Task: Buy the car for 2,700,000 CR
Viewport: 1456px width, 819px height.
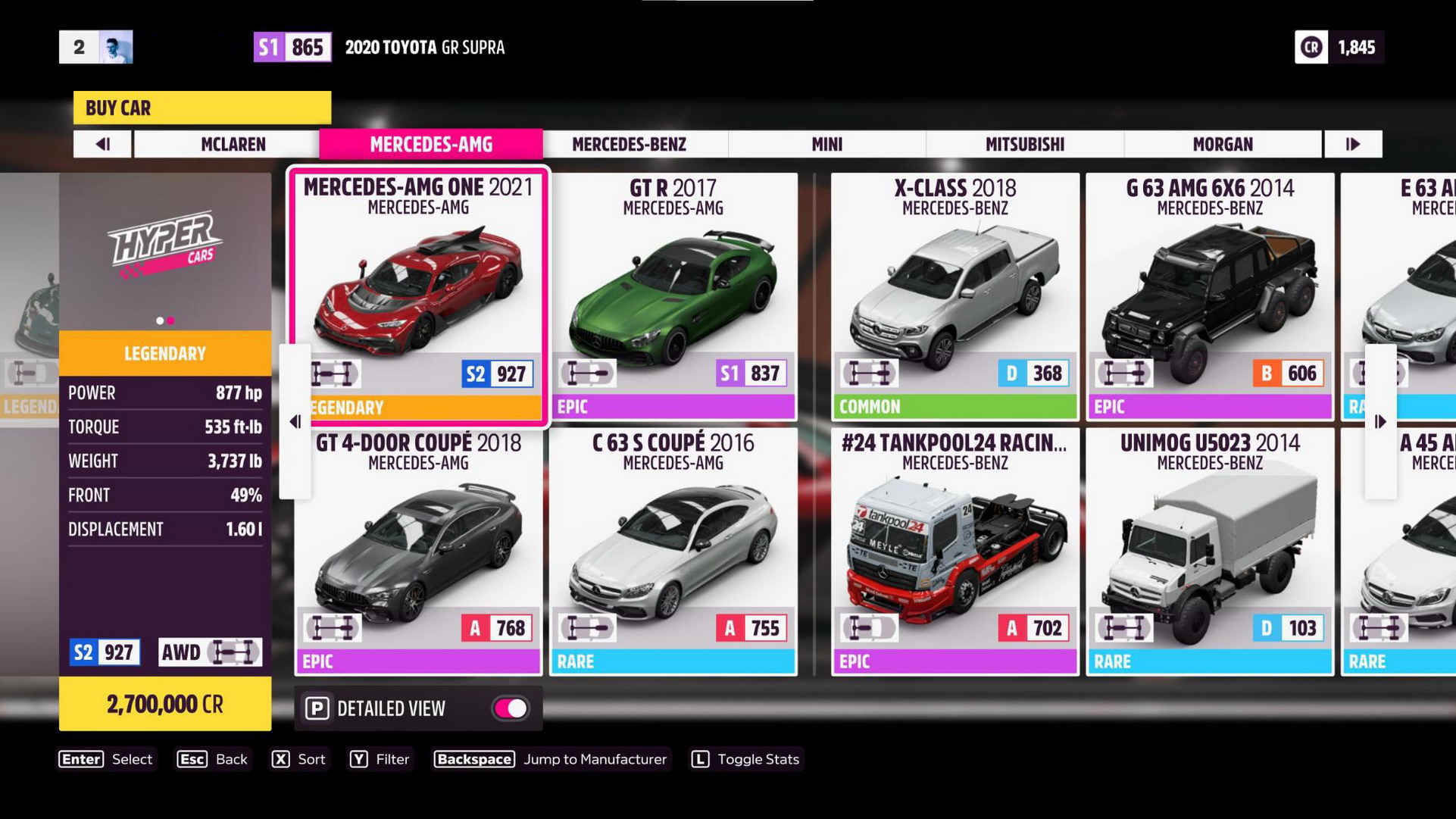Action: pyautogui.click(x=165, y=705)
